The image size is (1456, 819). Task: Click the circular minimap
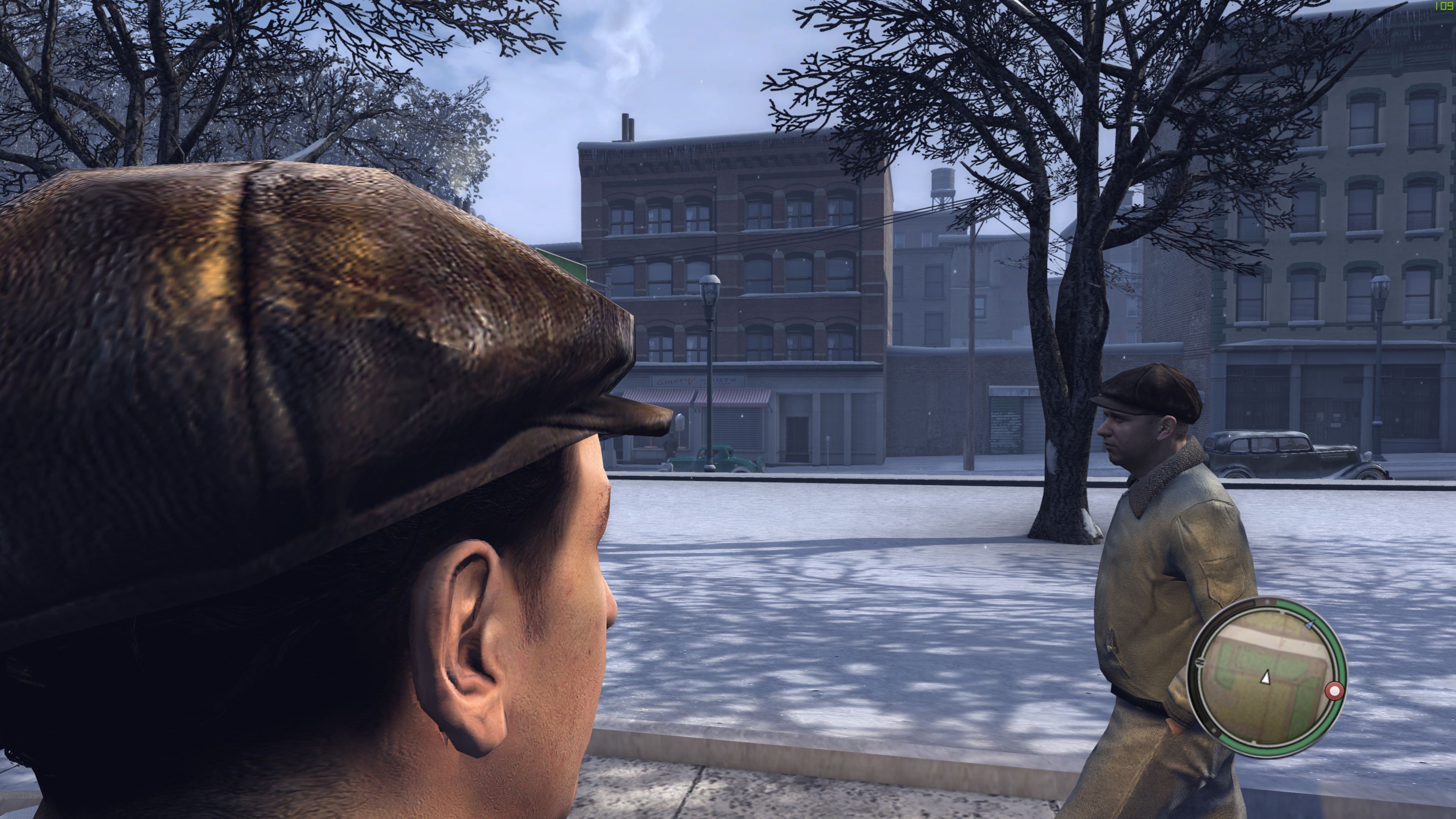click(1266, 678)
